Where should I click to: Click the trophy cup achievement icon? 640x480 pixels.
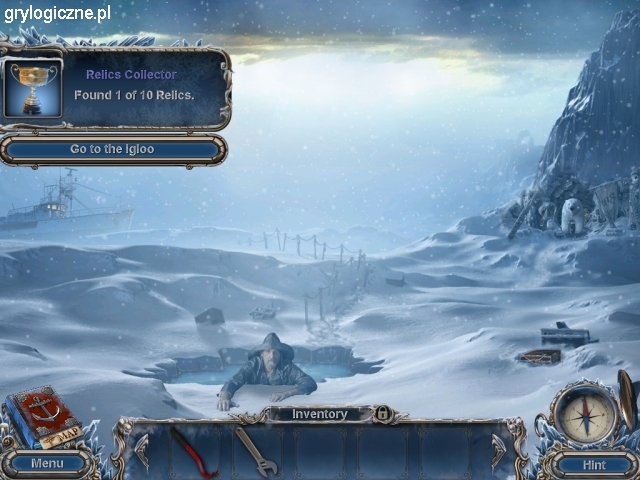(34, 87)
